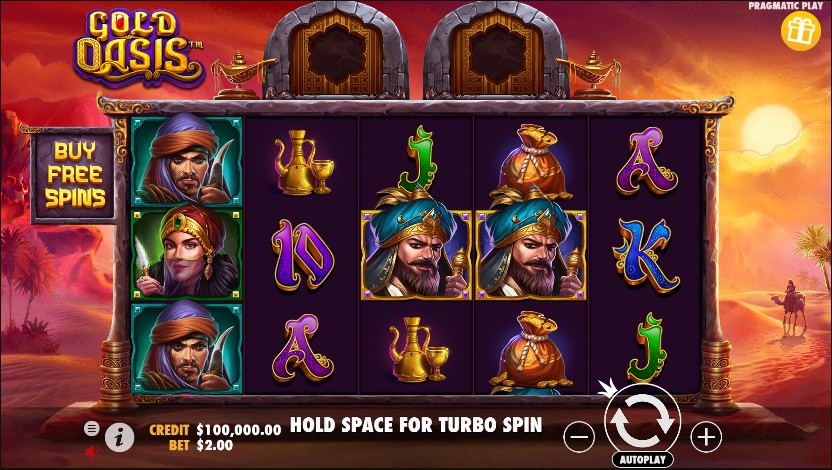
Task: Show the game info with the i icon
Action: click(120, 436)
